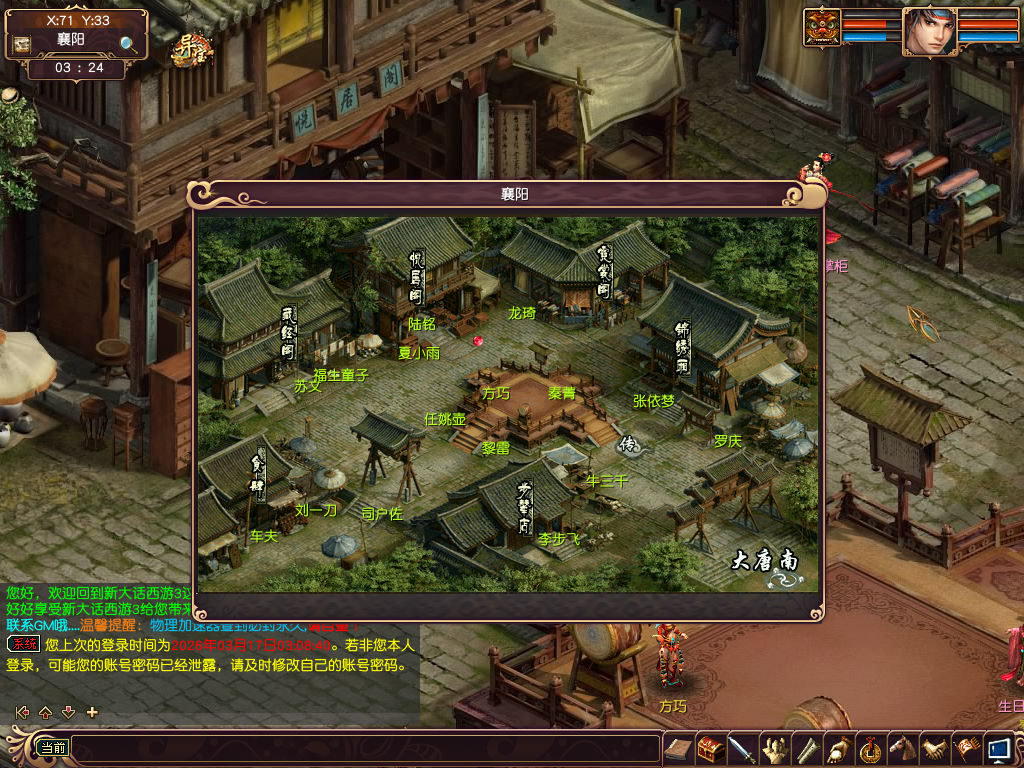Open the monitor system icon
1024x768 pixels.
coord(998,749)
